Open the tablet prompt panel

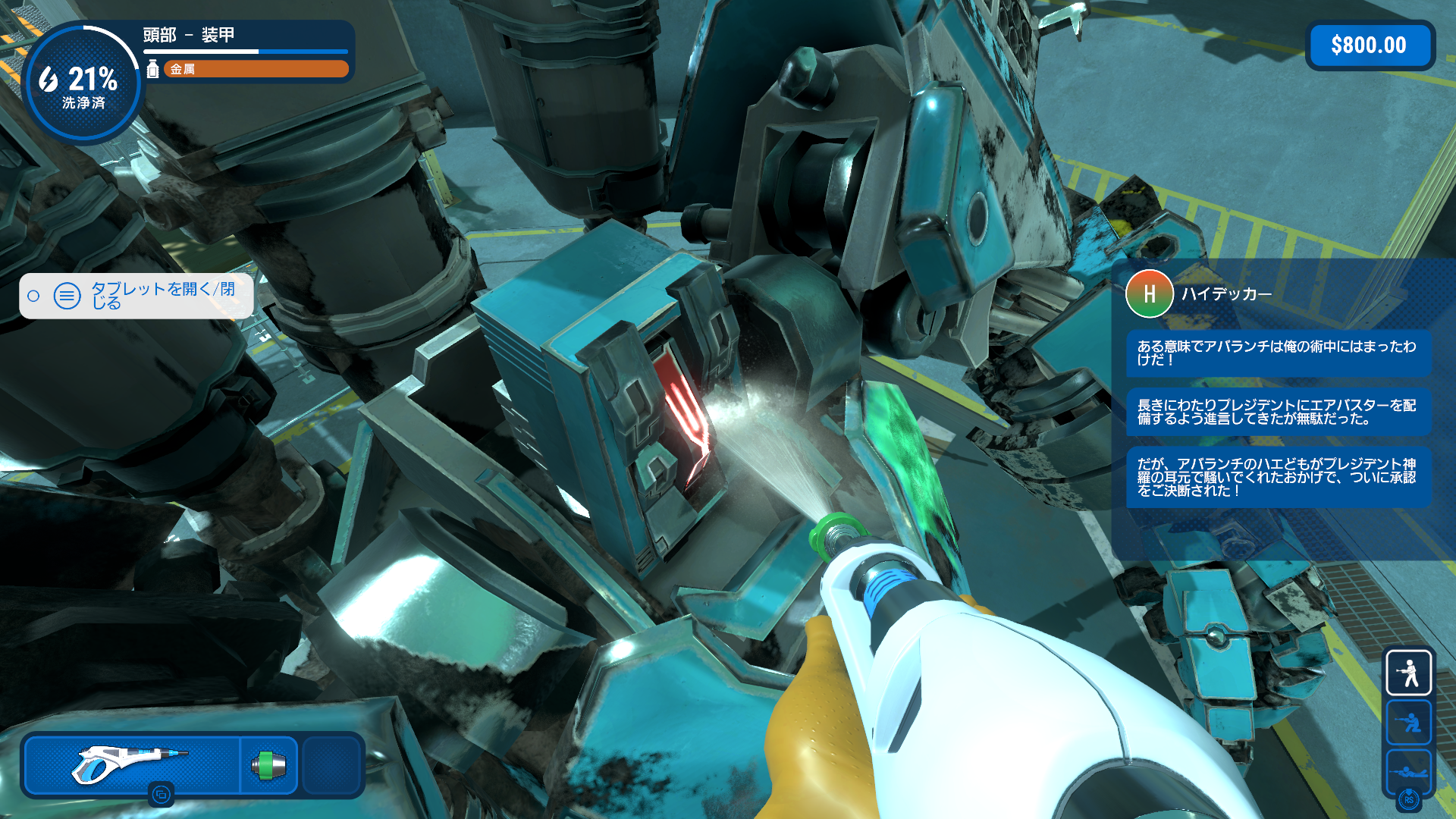(136, 296)
